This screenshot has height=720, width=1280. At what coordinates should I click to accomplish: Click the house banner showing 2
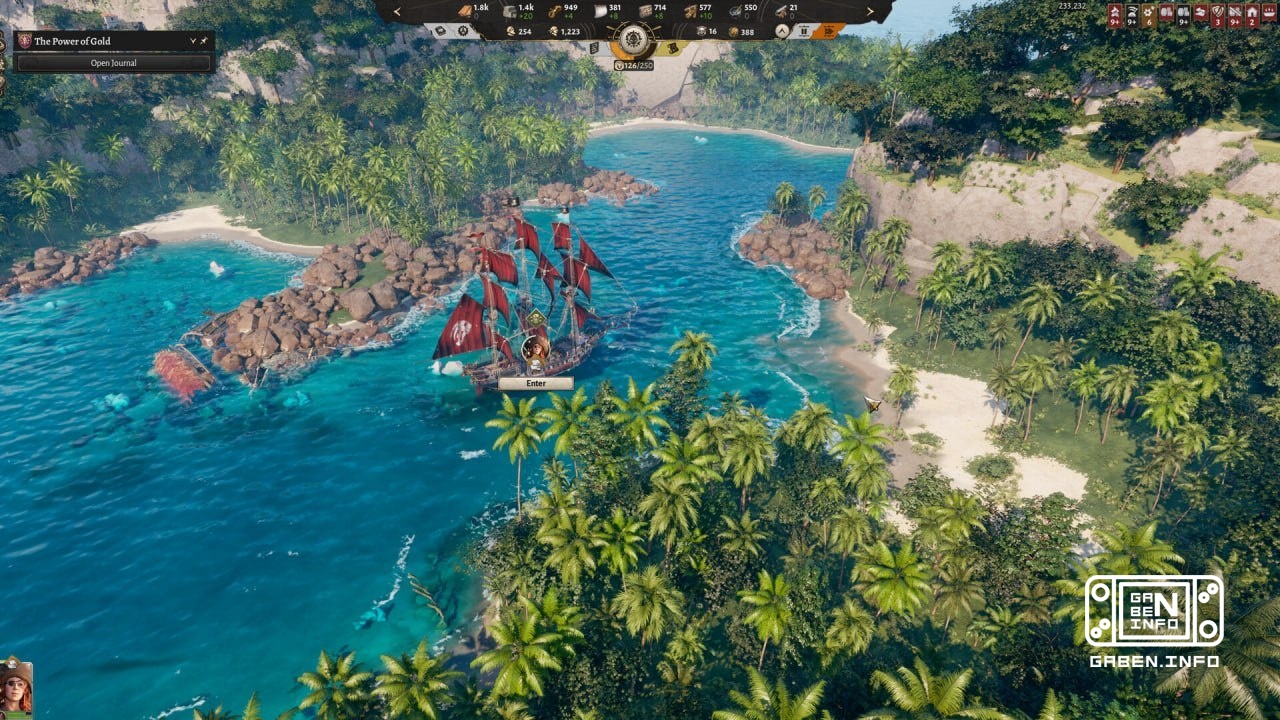click(x=1251, y=12)
